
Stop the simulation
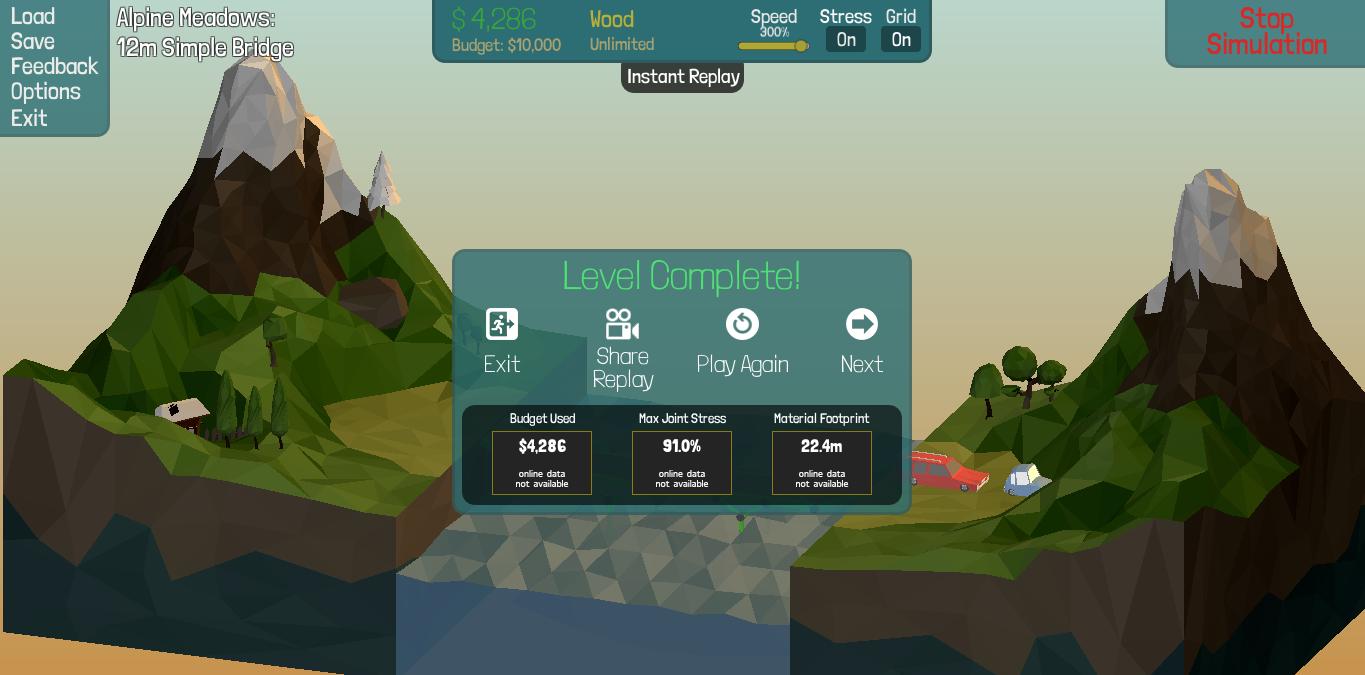[1266, 32]
